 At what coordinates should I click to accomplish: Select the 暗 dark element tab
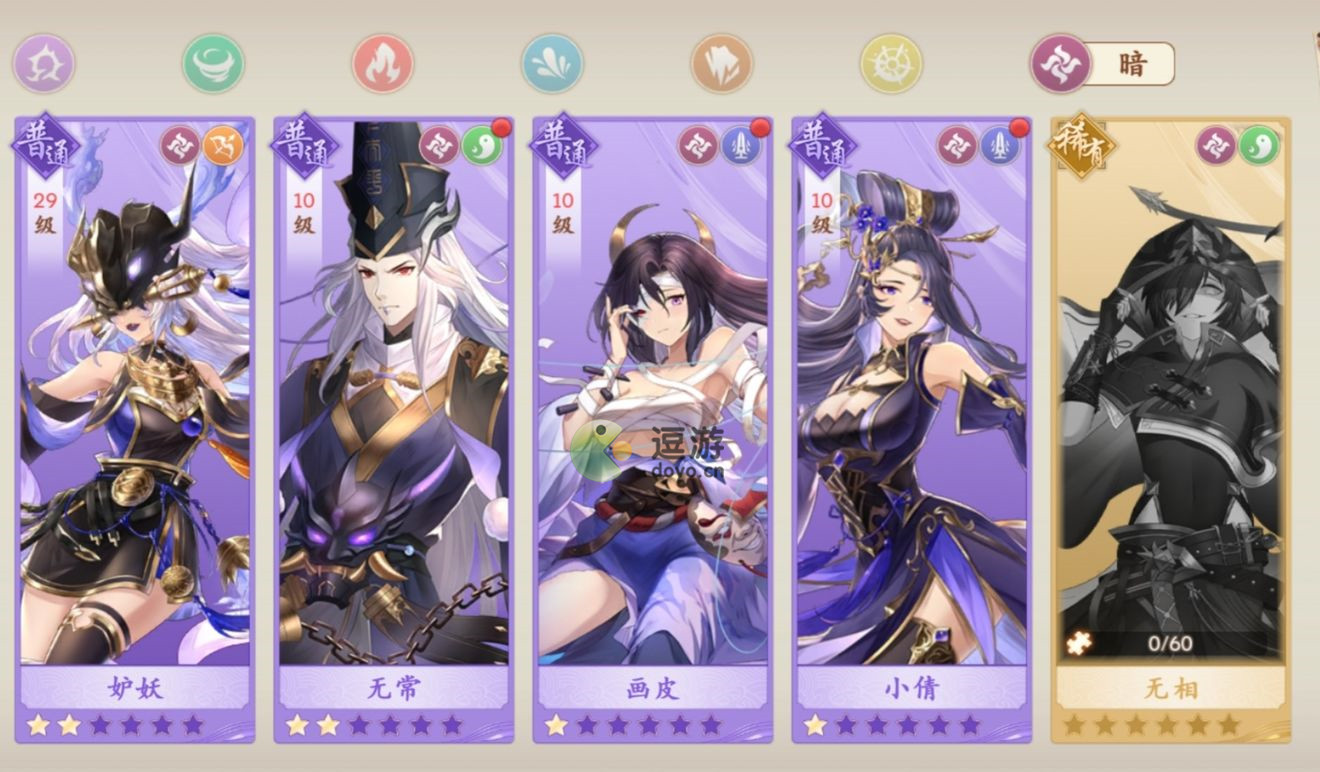[1104, 64]
